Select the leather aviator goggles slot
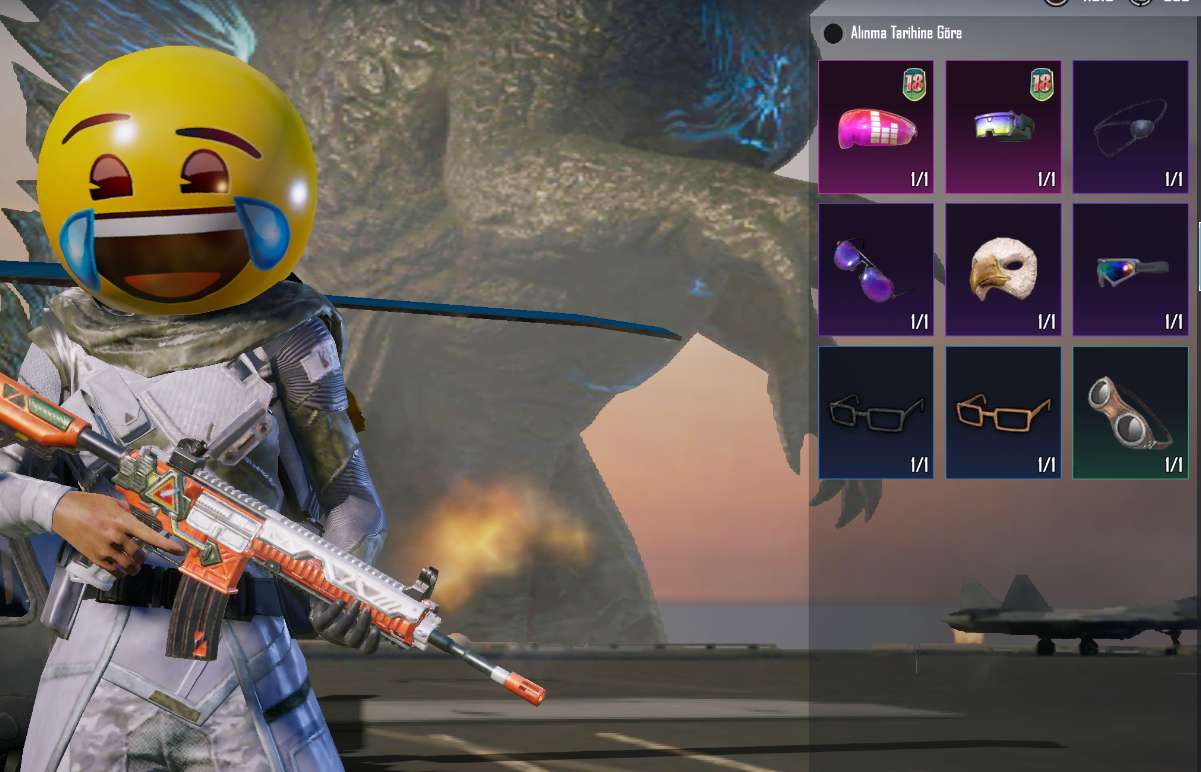 click(1130, 412)
